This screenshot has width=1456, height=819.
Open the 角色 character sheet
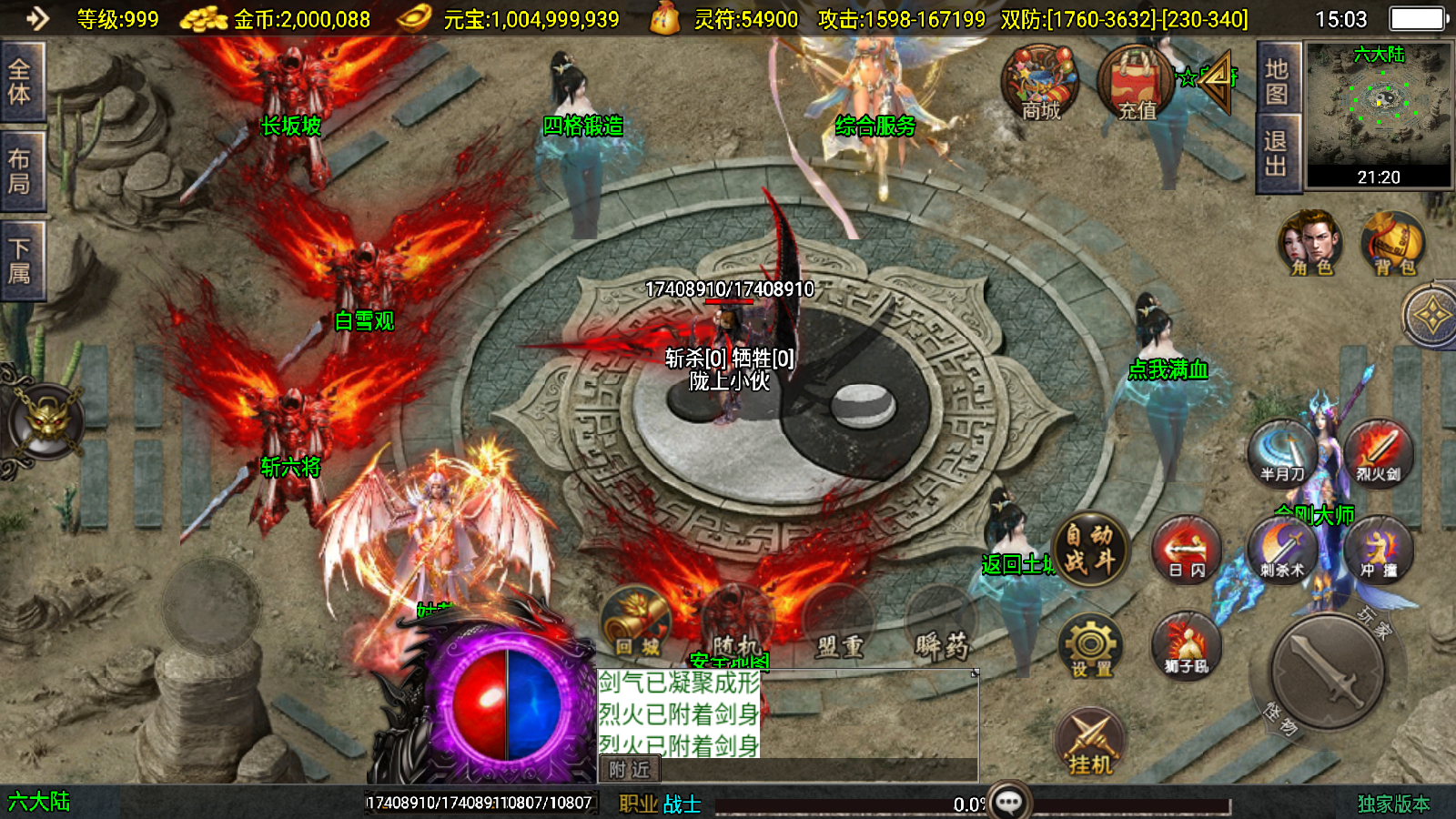[1310, 244]
